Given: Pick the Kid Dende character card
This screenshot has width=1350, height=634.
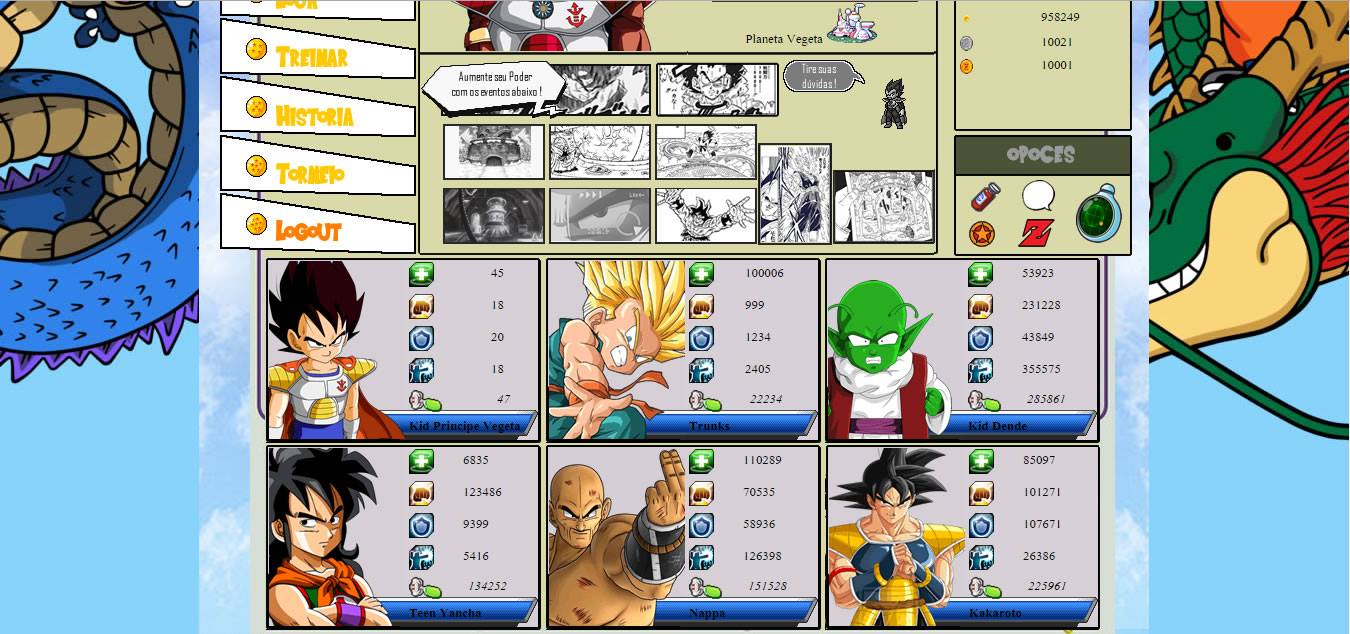Looking at the screenshot, I should click(x=962, y=349).
